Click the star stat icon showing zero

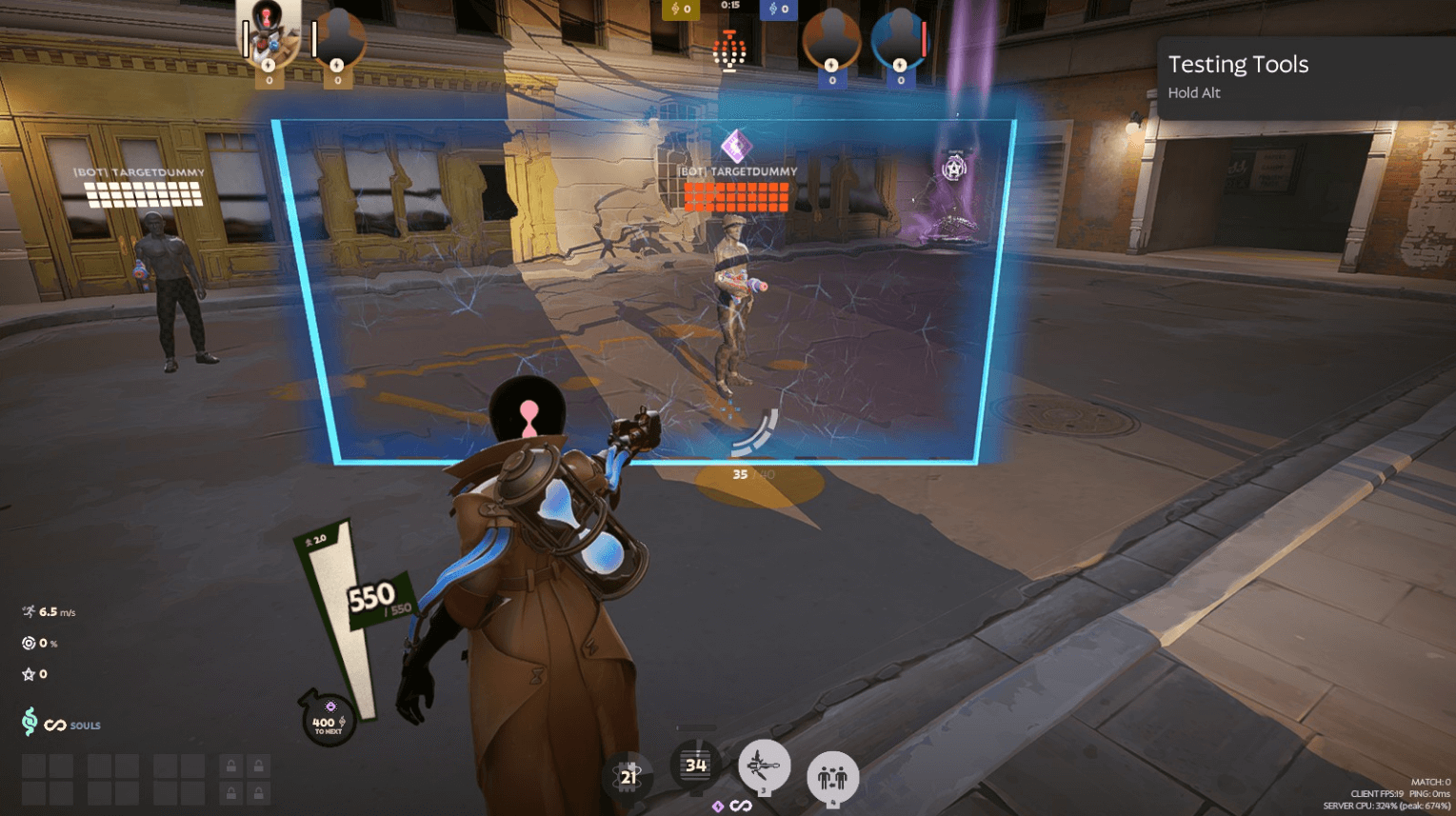coord(26,674)
